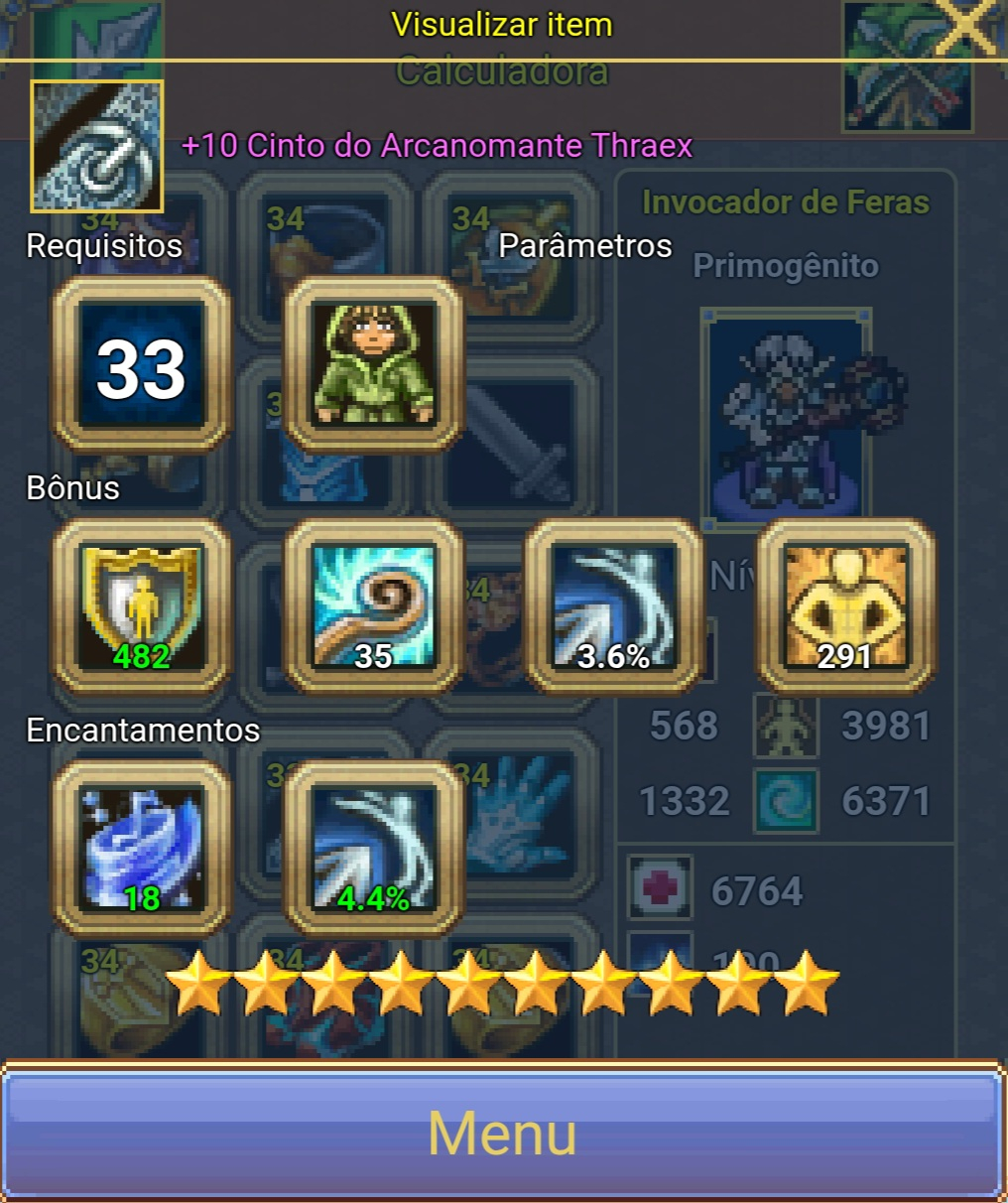Image resolution: width=1008 pixels, height=1203 pixels.
Task: Click the blue swirl enchantment showing 18
Action: (x=141, y=849)
